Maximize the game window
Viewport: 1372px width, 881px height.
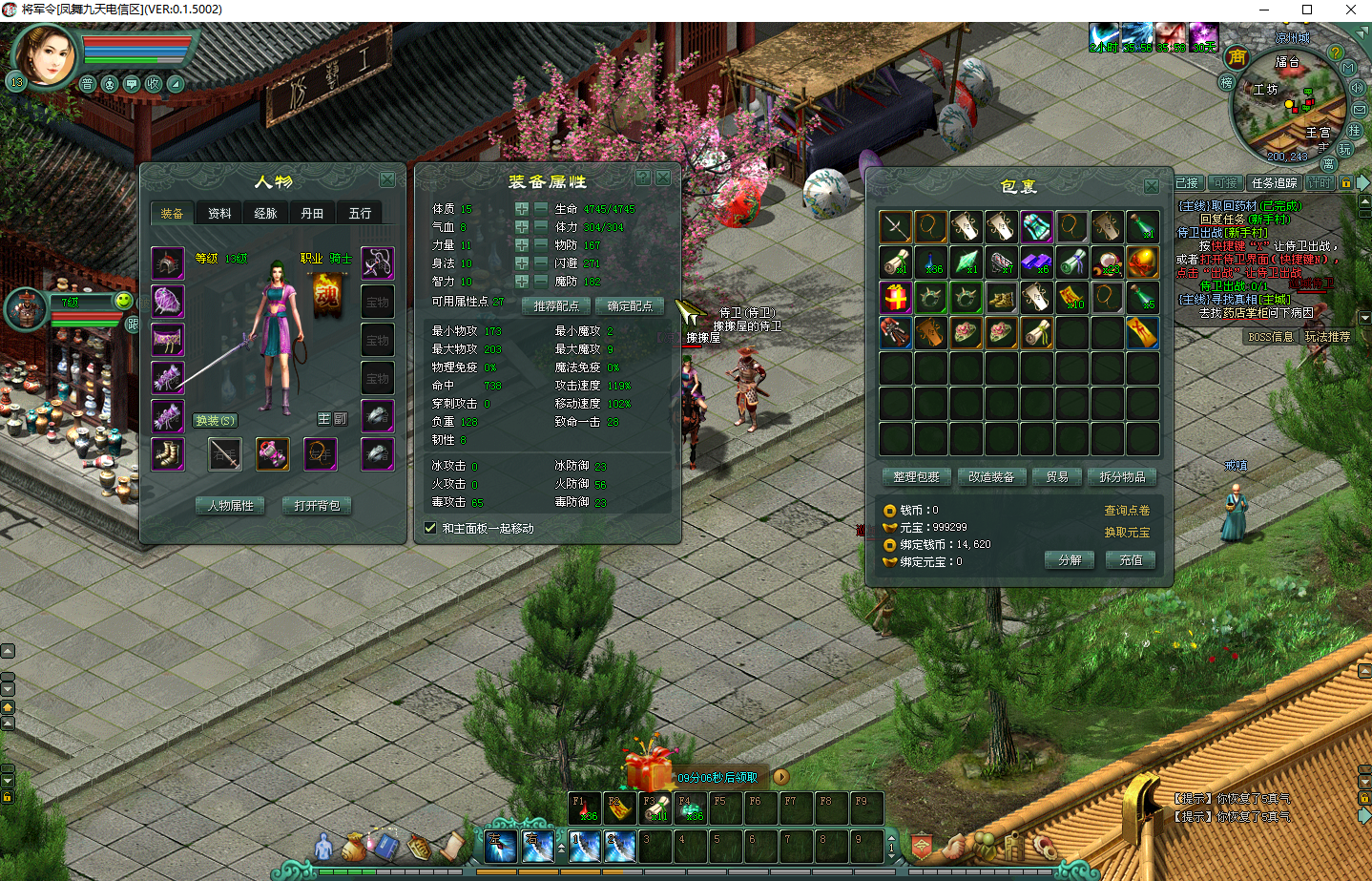point(1307,10)
